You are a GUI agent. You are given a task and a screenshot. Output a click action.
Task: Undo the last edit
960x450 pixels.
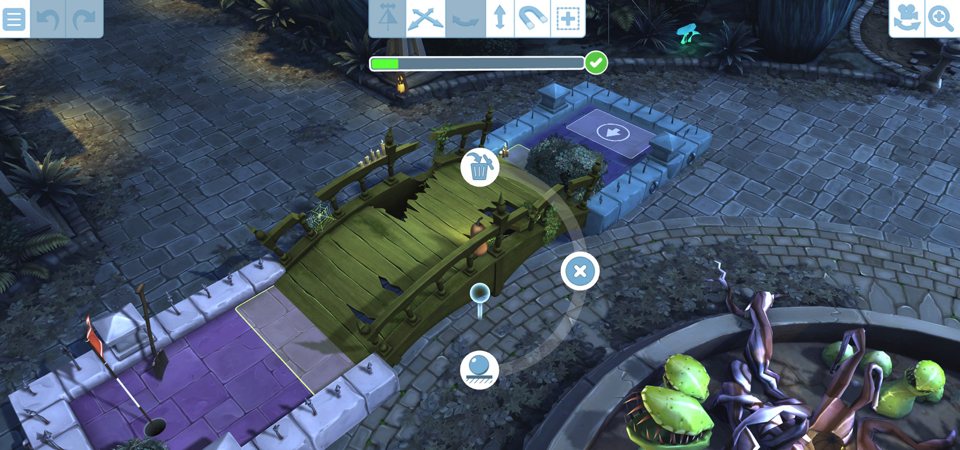point(49,19)
